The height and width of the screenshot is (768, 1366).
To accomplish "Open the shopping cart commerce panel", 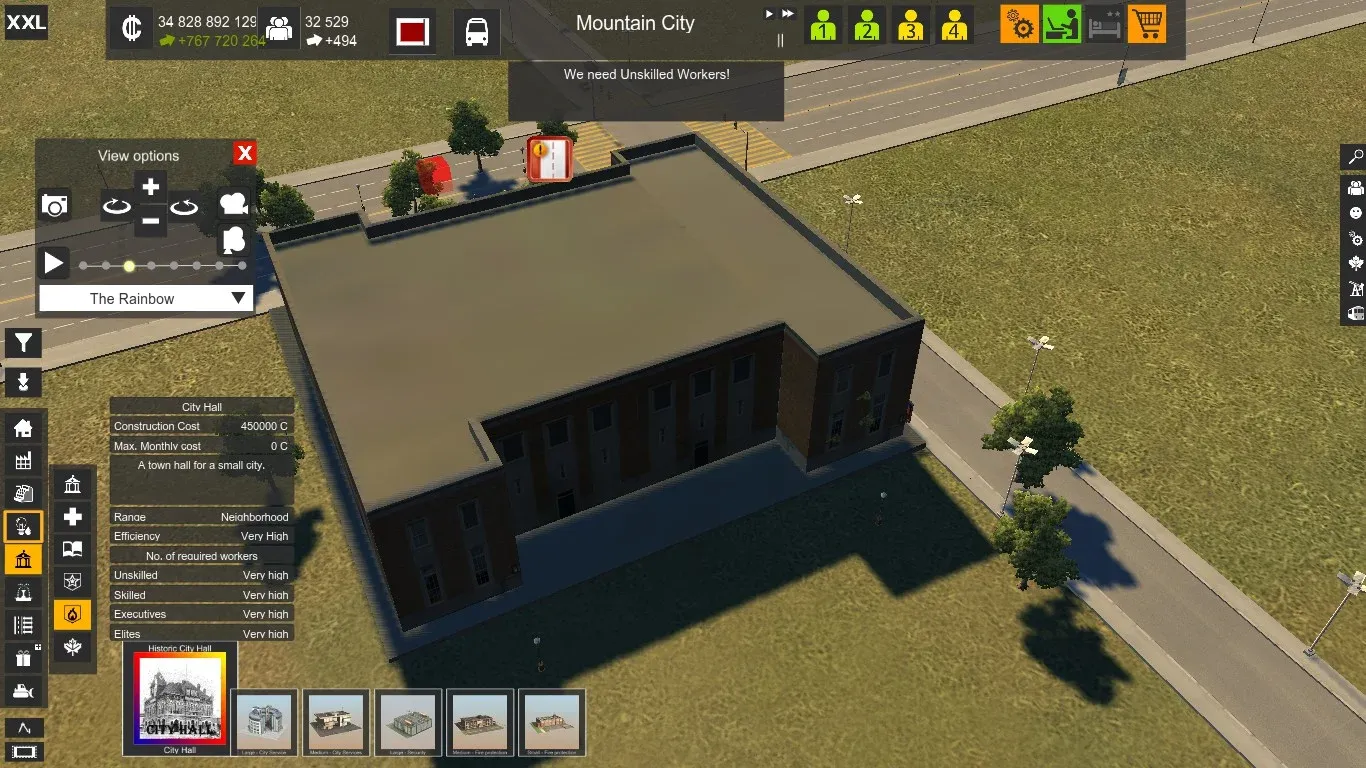I will (1147, 24).
